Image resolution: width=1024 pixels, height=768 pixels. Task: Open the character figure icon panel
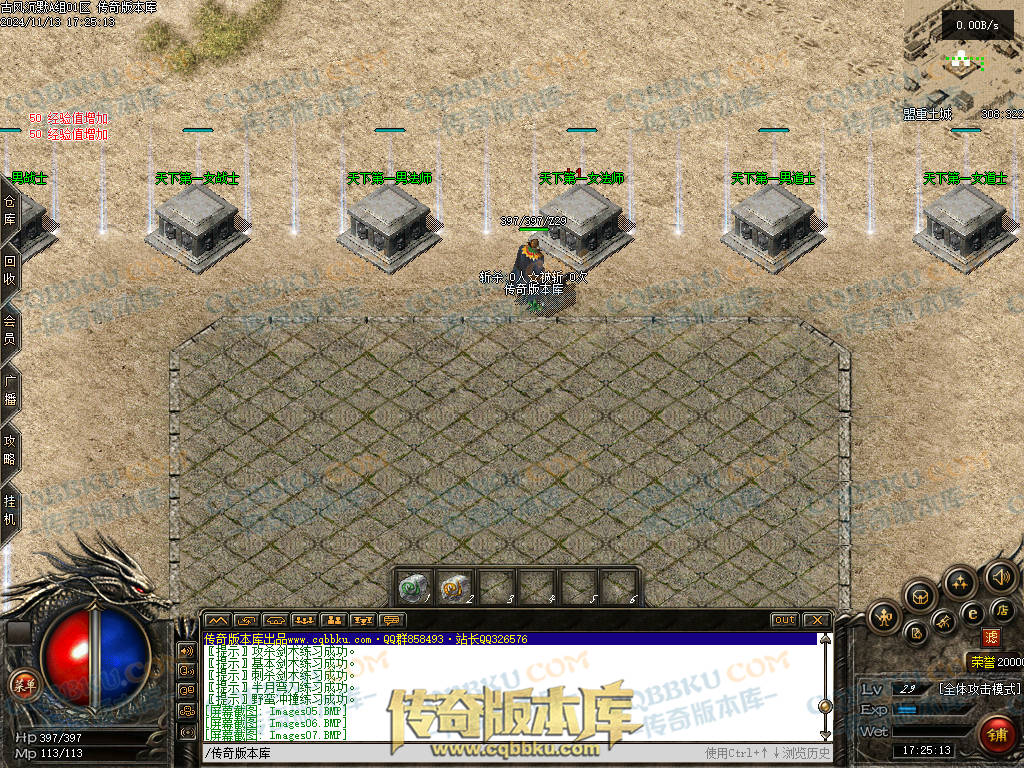pyautogui.click(x=884, y=617)
